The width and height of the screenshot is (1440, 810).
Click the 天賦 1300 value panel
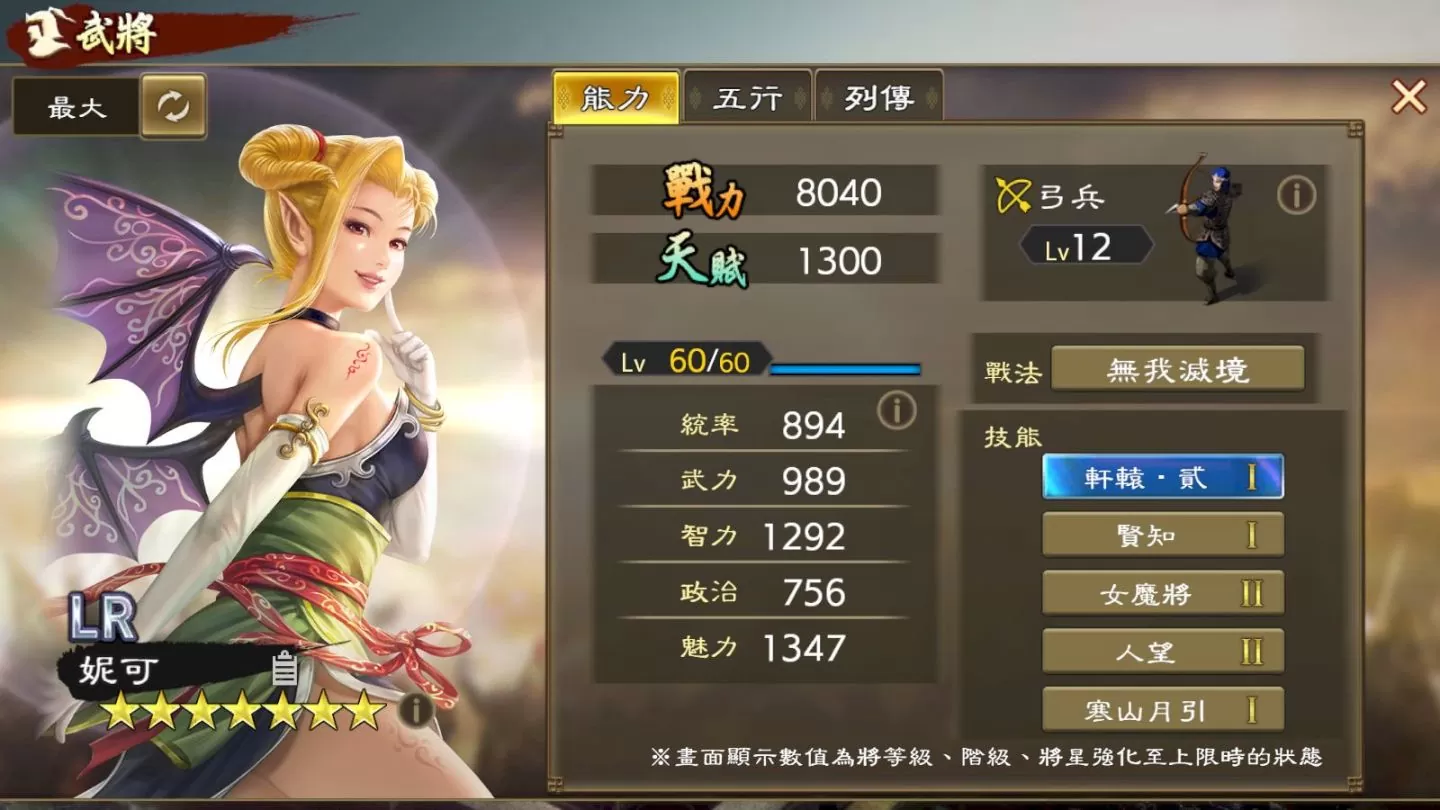(767, 257)
